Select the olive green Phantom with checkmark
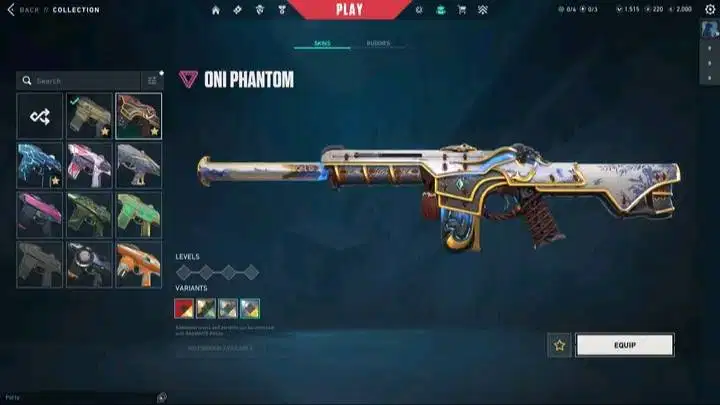This screenshot has width=720, height=405. point(89,116)
